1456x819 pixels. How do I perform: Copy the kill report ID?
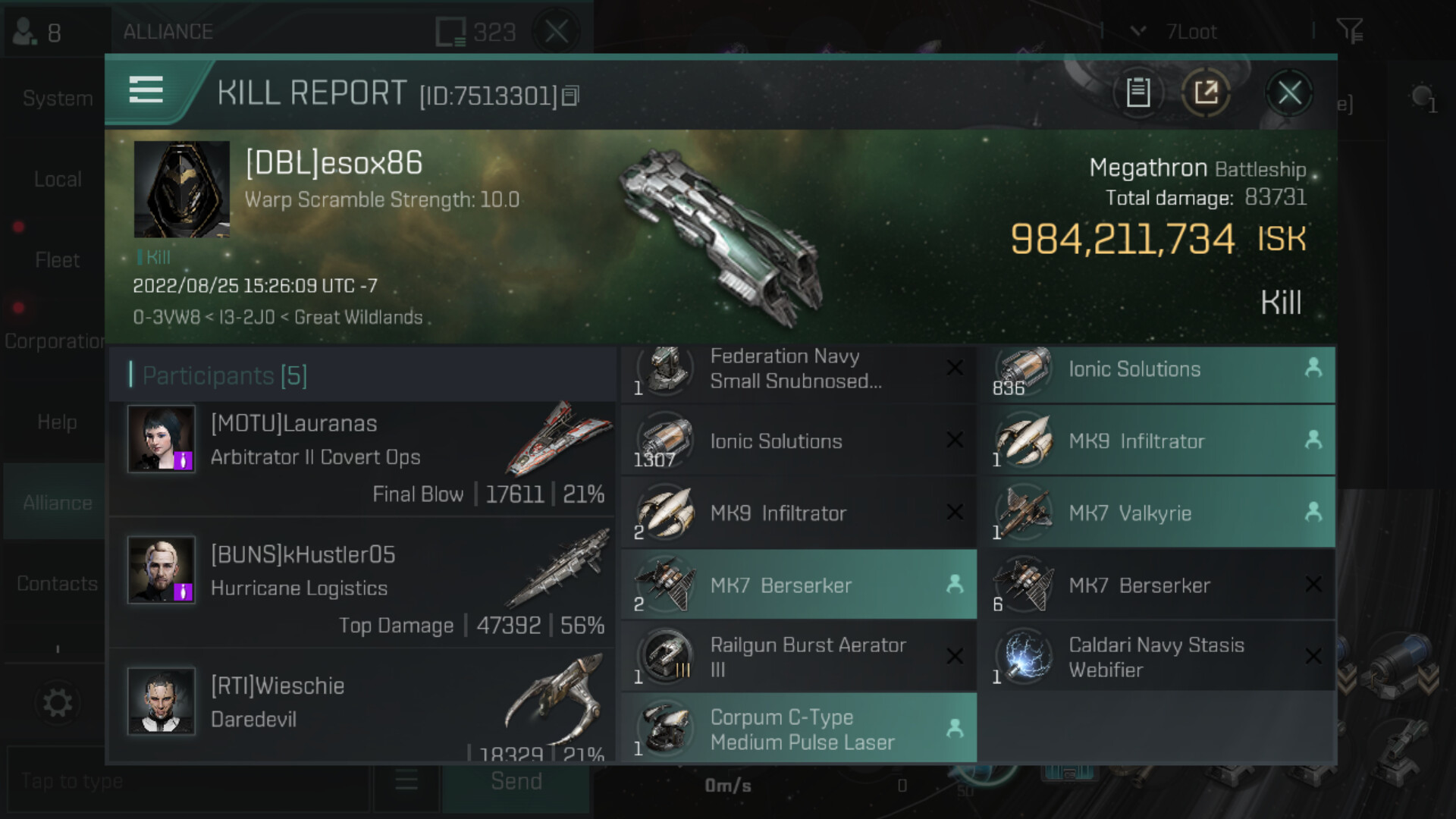pyautogui.click(x=571, y=96)
